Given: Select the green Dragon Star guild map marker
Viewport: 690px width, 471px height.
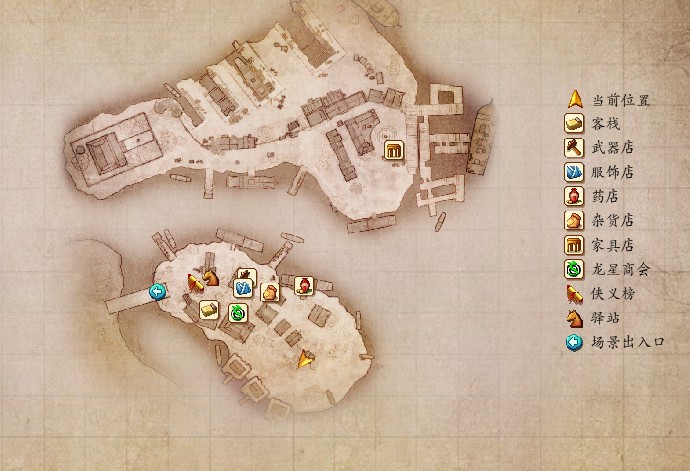Looking at the screenshot, I should (x=238, y=313).
